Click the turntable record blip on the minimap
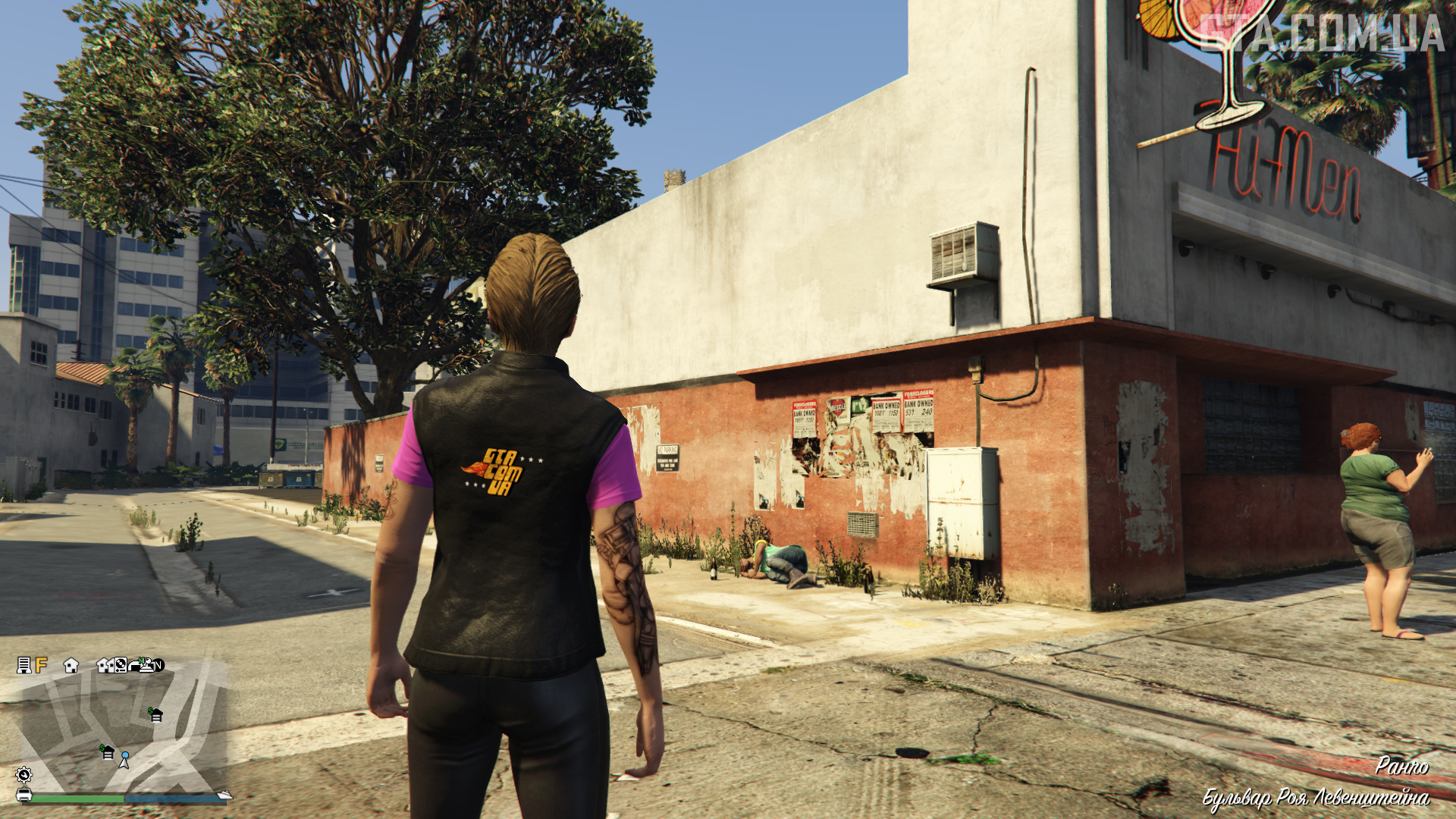 pos(121,666)
